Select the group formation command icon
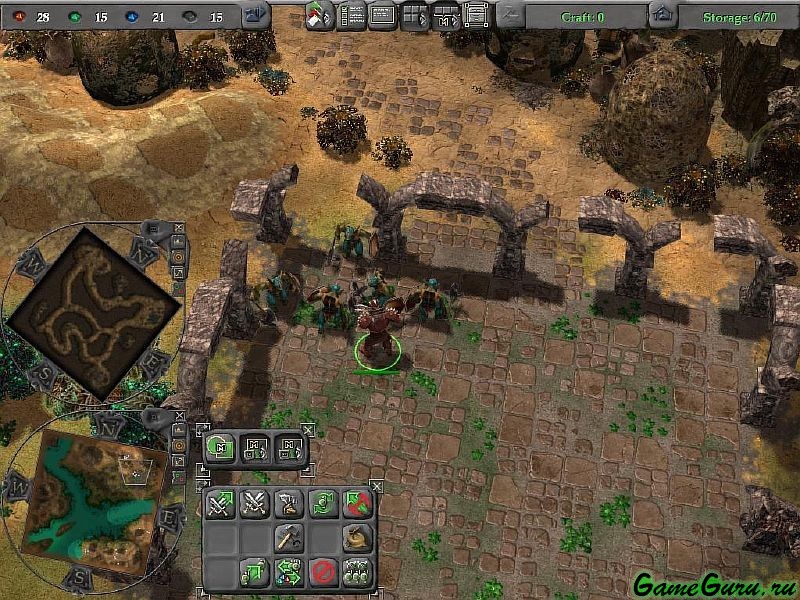This screenshot has height=600, width=800. [356, 572]
